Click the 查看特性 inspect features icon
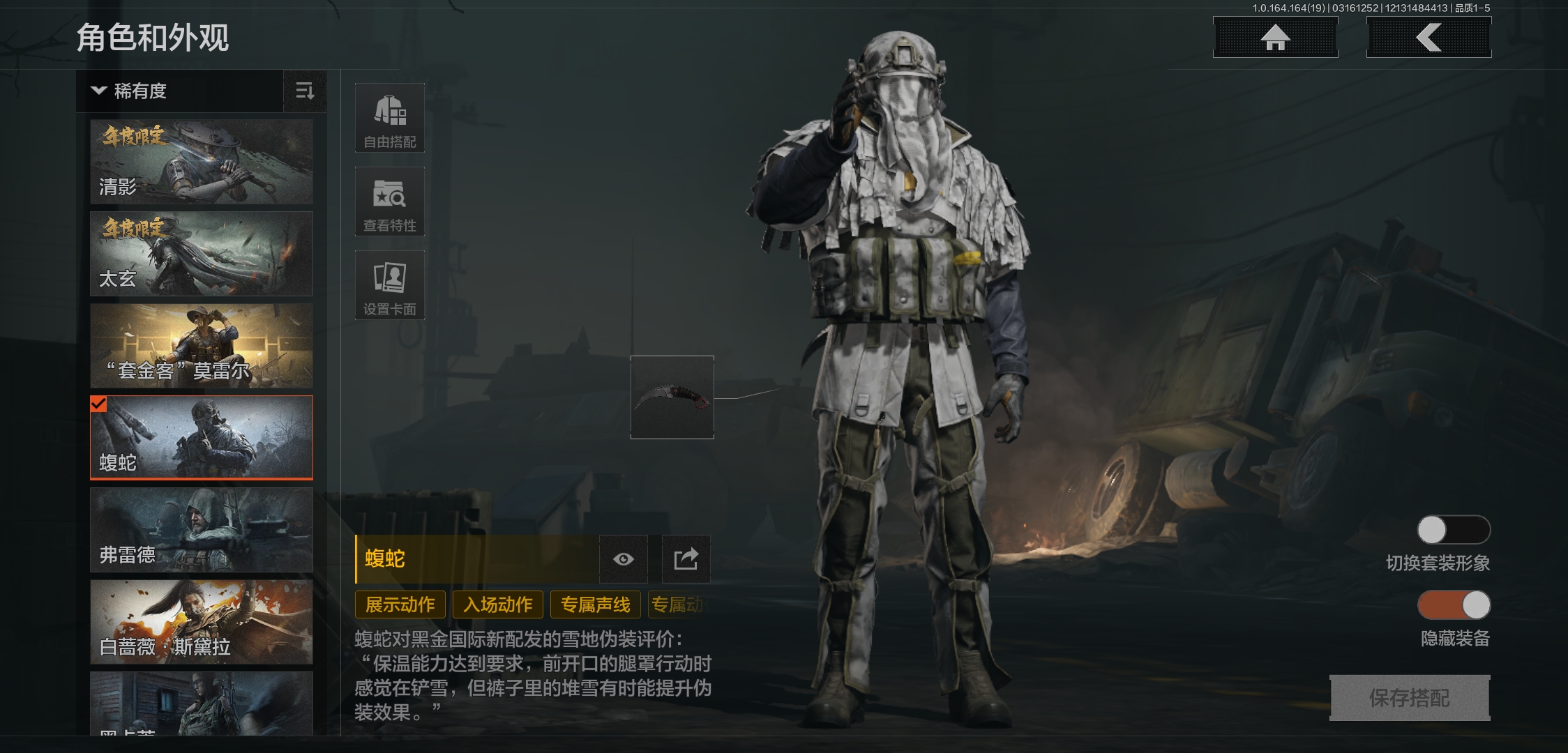 click(389, 201)
